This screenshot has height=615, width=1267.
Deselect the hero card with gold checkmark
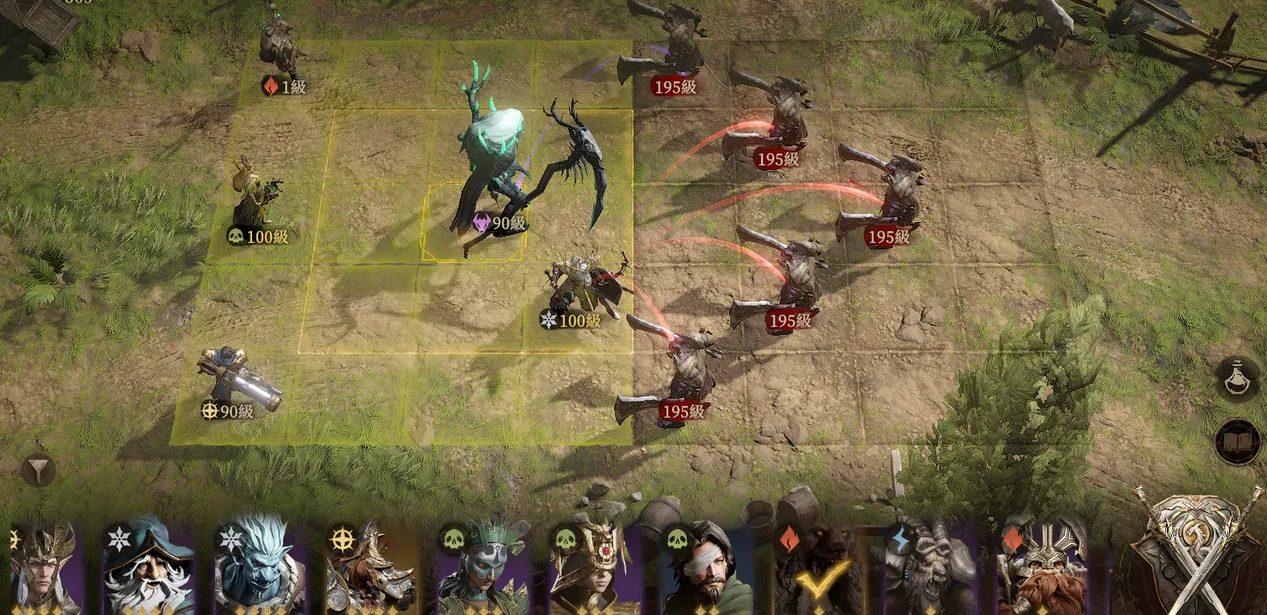coord(817,568)
